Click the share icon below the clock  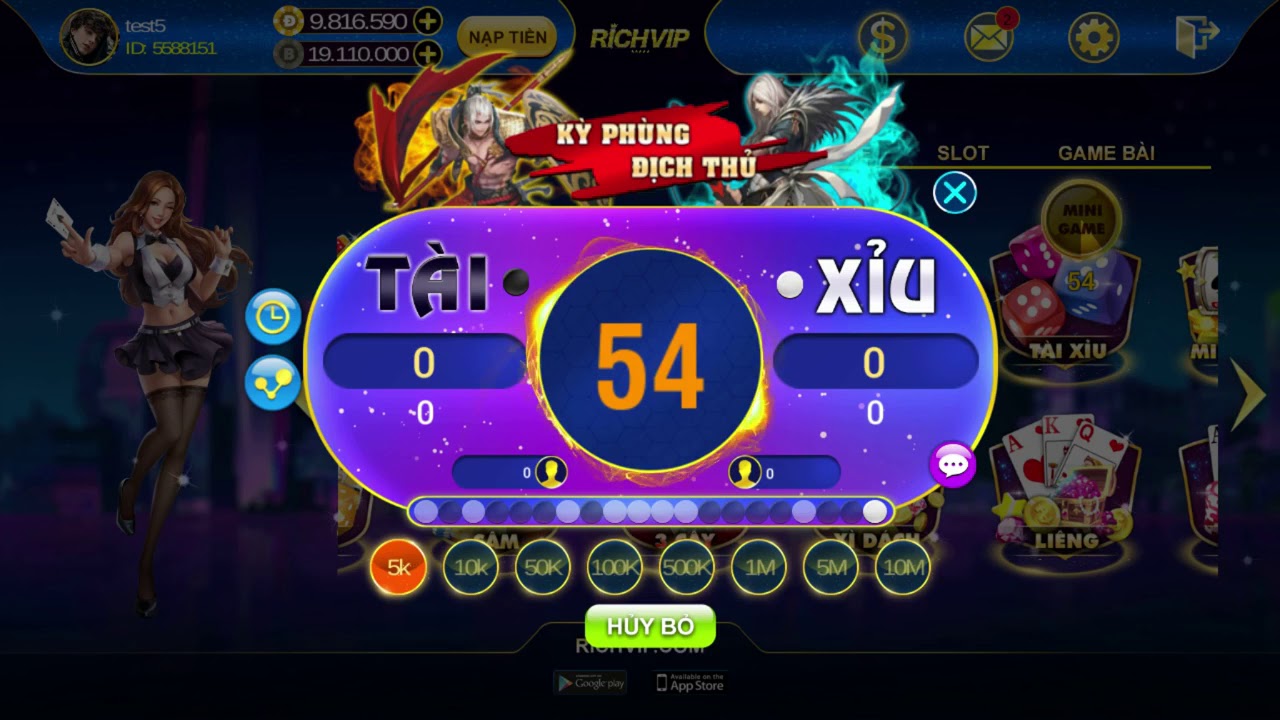pos(272,383)
